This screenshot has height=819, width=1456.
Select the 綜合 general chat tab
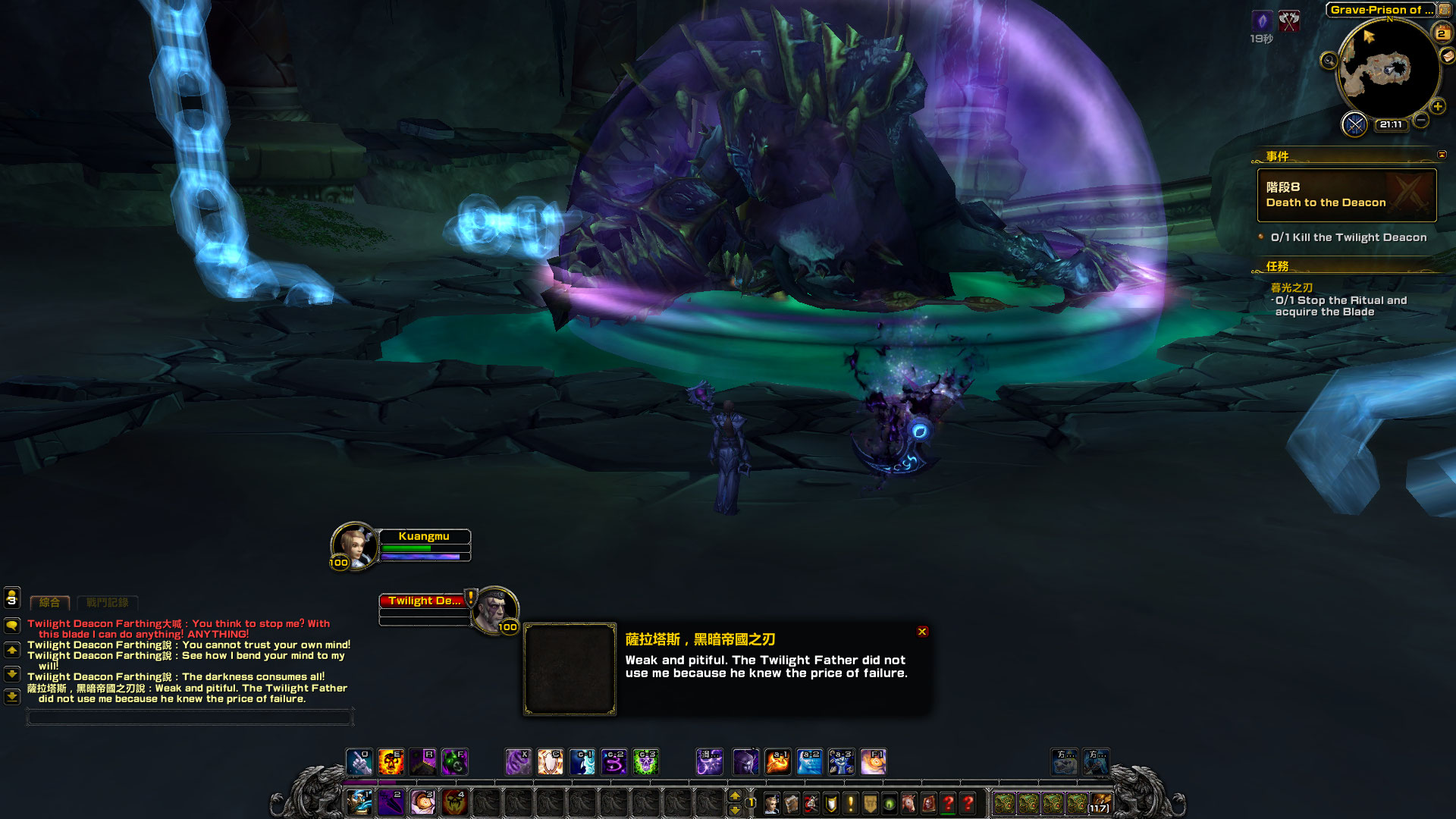(49, 603)
